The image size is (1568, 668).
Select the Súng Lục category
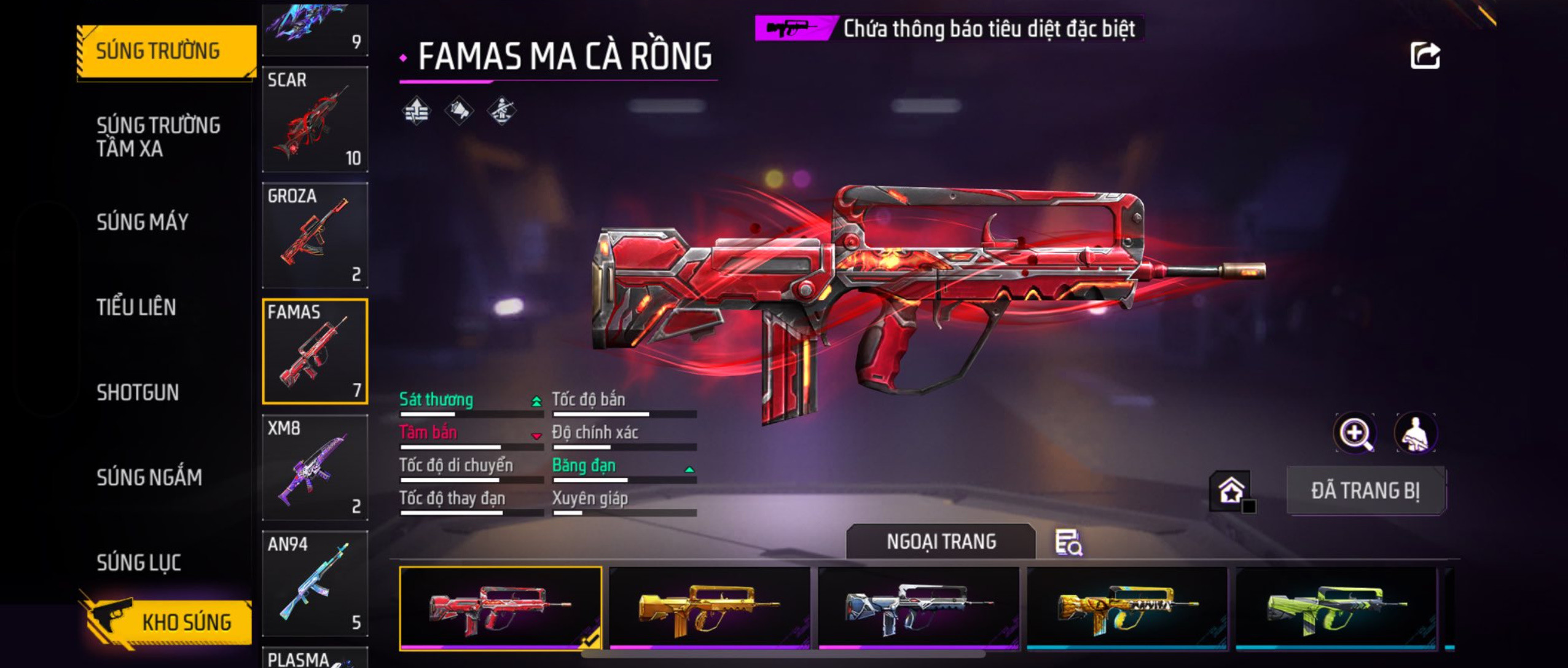(x=139, y=562)
